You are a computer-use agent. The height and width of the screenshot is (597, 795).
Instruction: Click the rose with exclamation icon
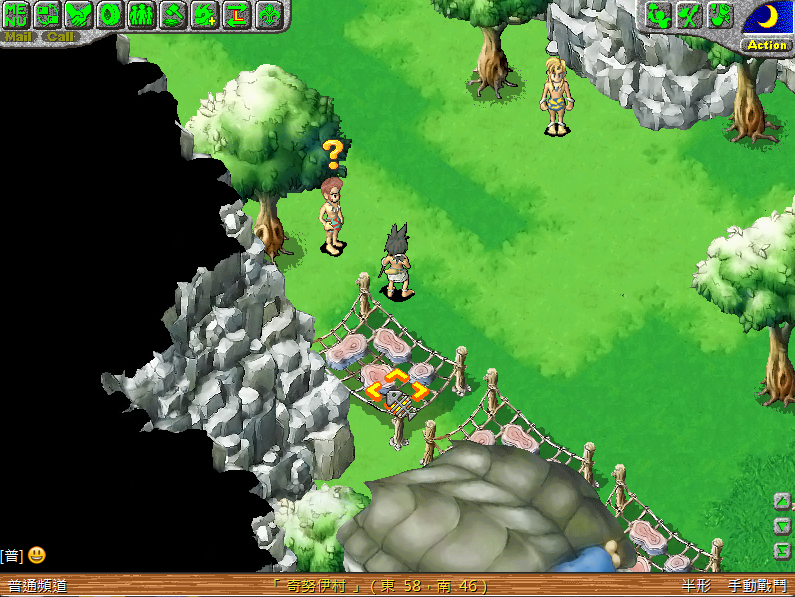click(720, 15)
